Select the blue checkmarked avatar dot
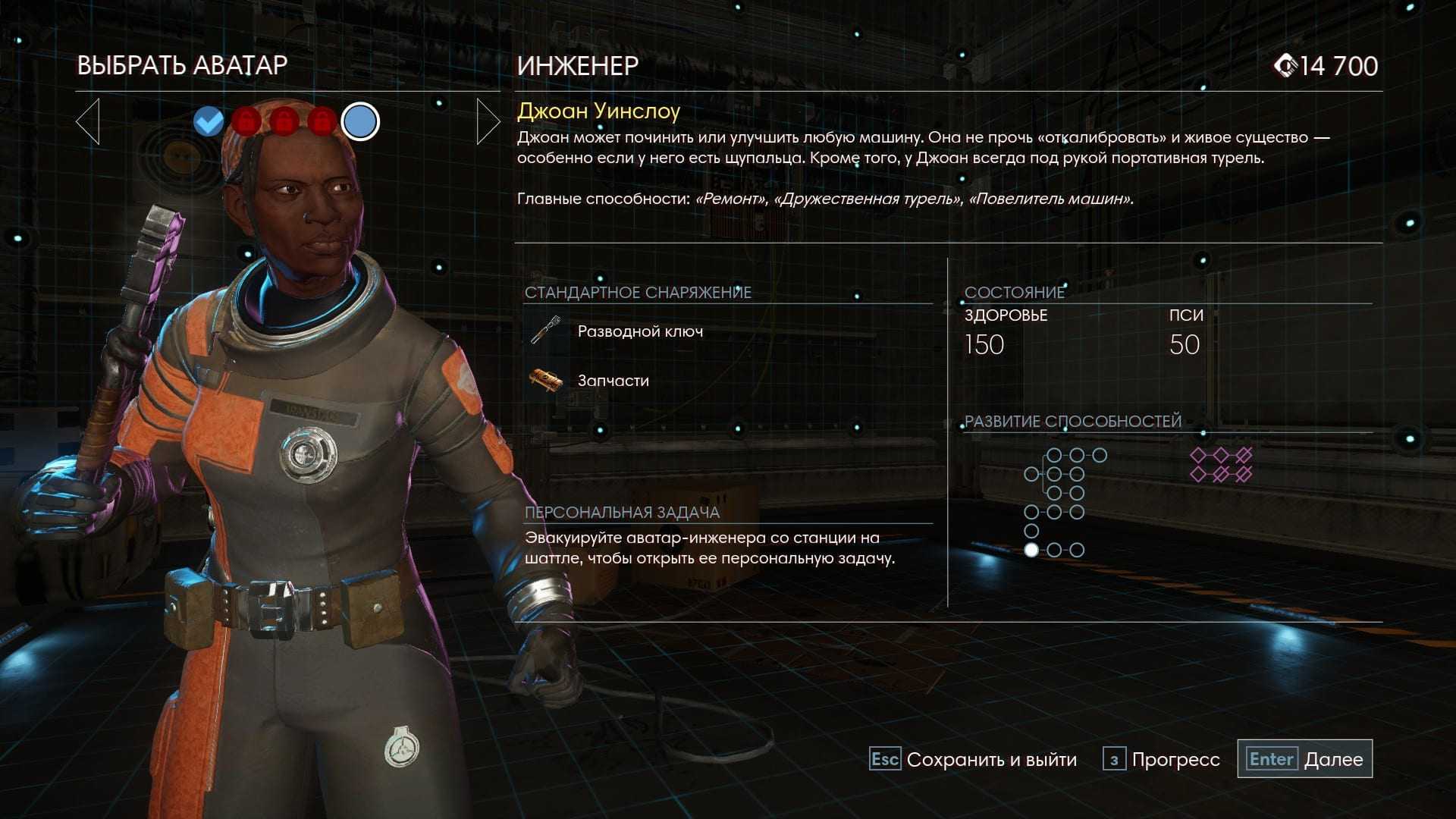This screenshot has height=819, width=1456. tap(209, 121)
